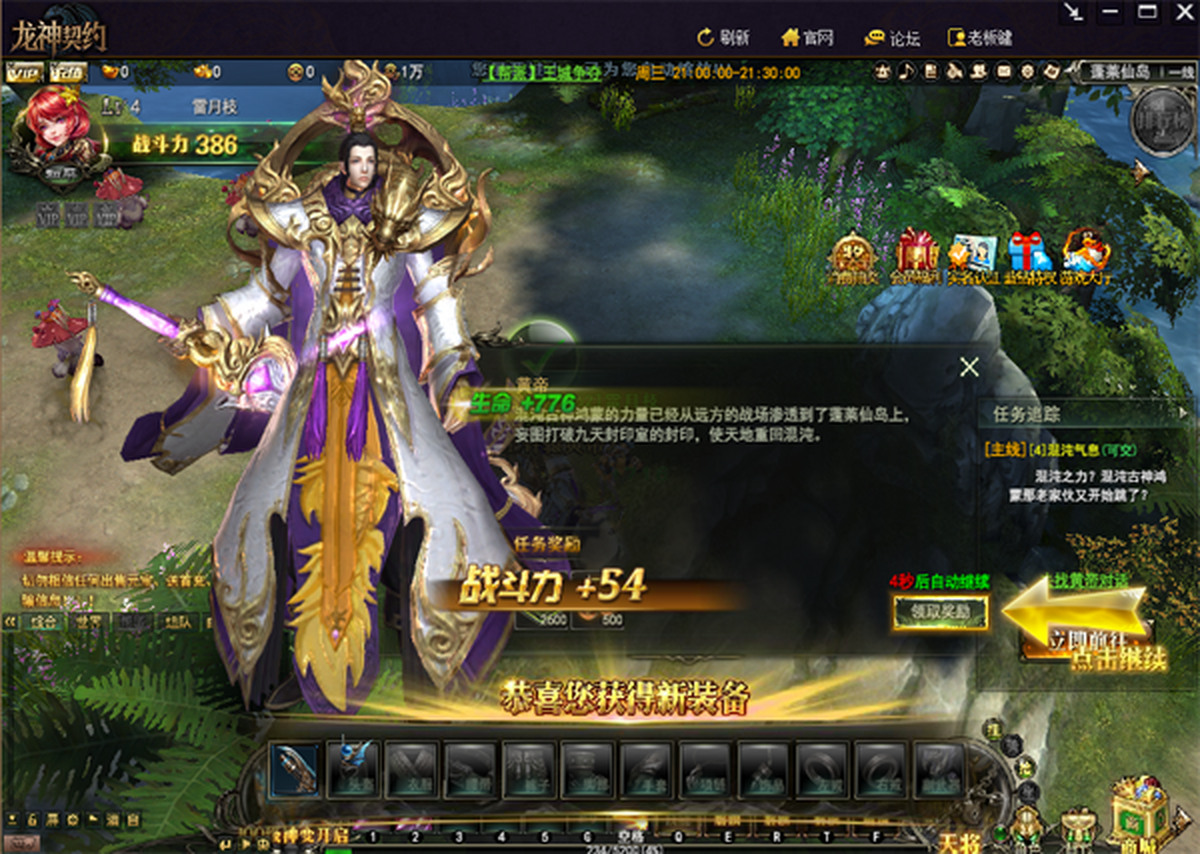Close the quest dialogue with the X

pyautogui.click(x=969, y=367)
